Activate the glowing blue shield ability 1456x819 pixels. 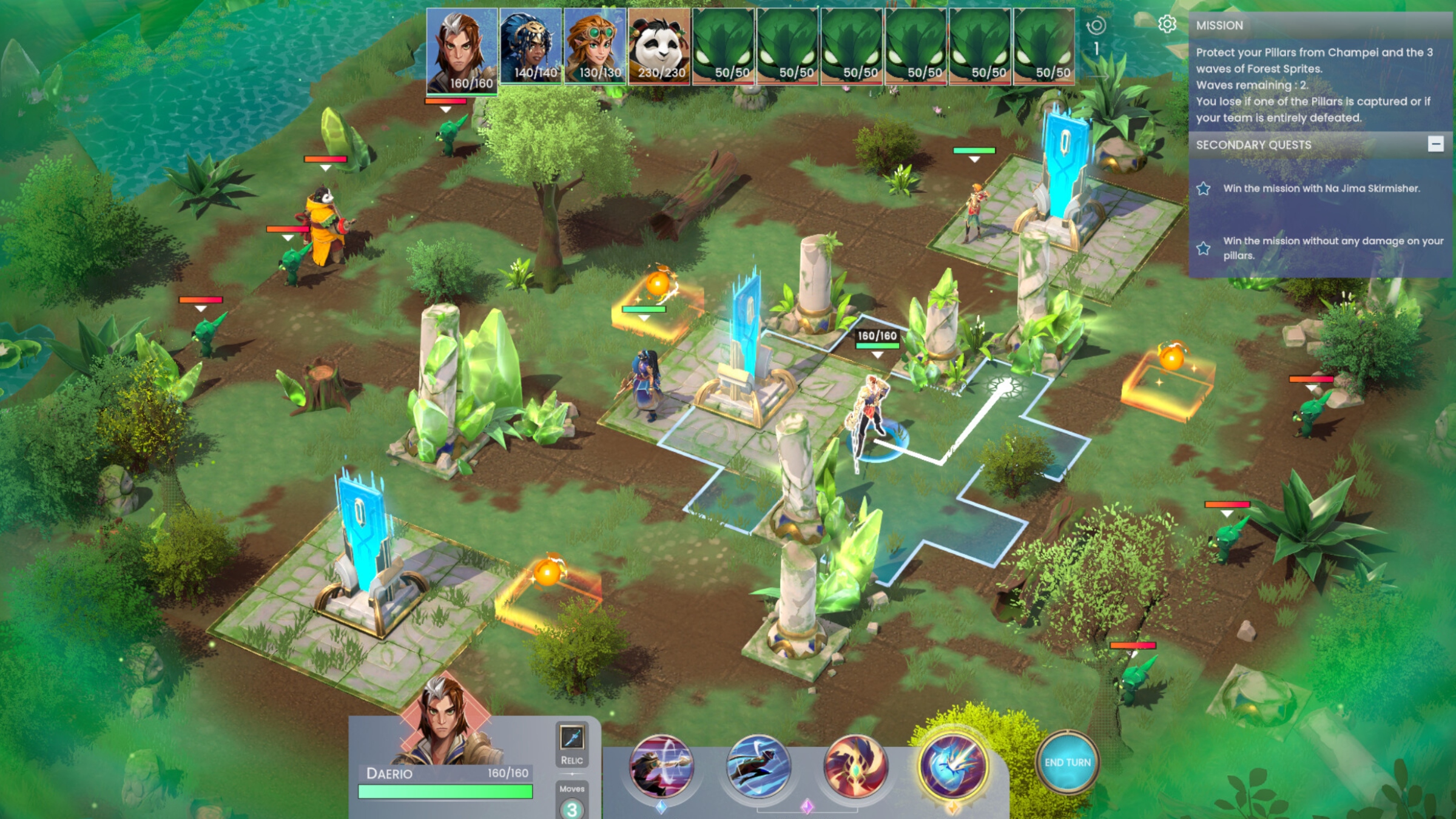[952, 766]
